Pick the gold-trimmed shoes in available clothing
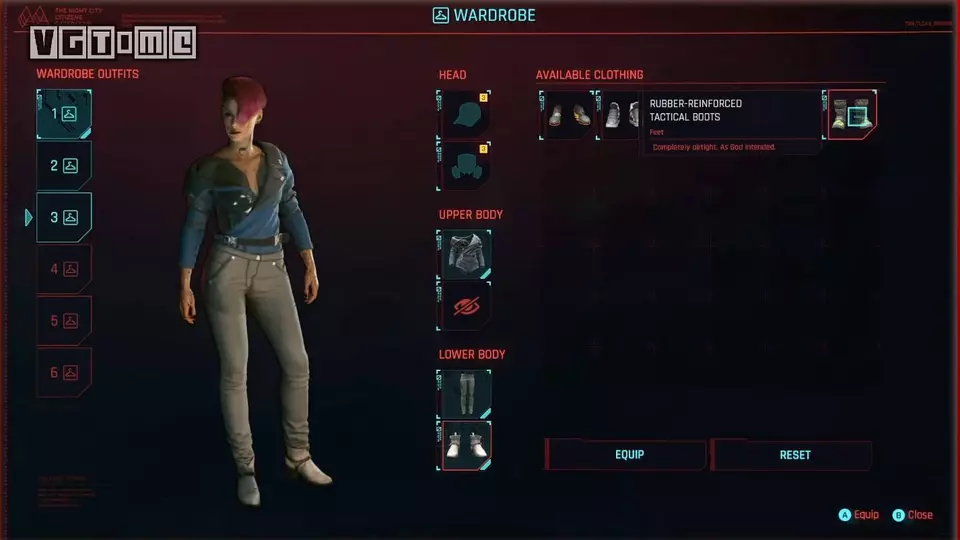 pyautogui.click(x=568, y=114)
